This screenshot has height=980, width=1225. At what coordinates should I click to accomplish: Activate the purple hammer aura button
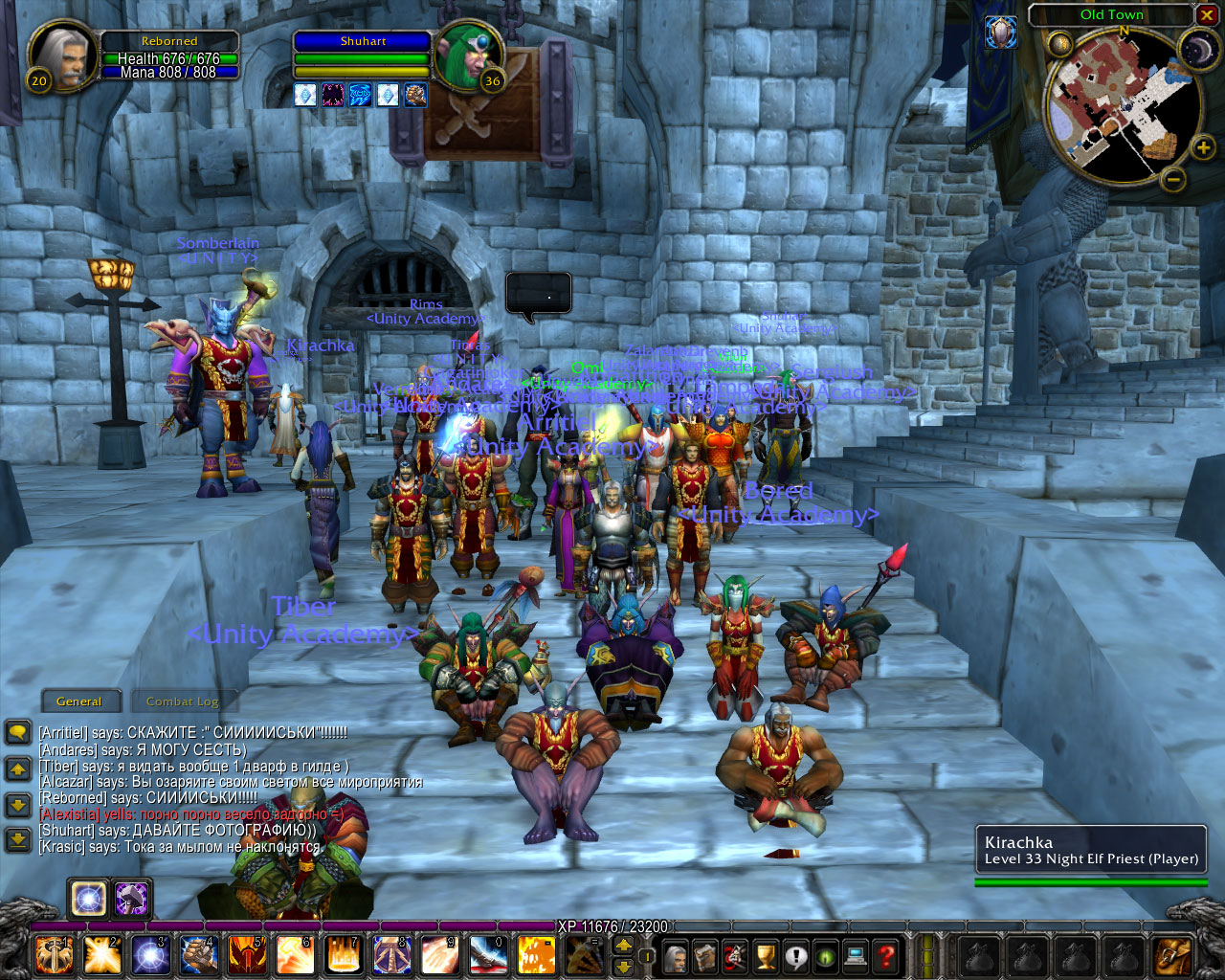click(x=132, y=899)
